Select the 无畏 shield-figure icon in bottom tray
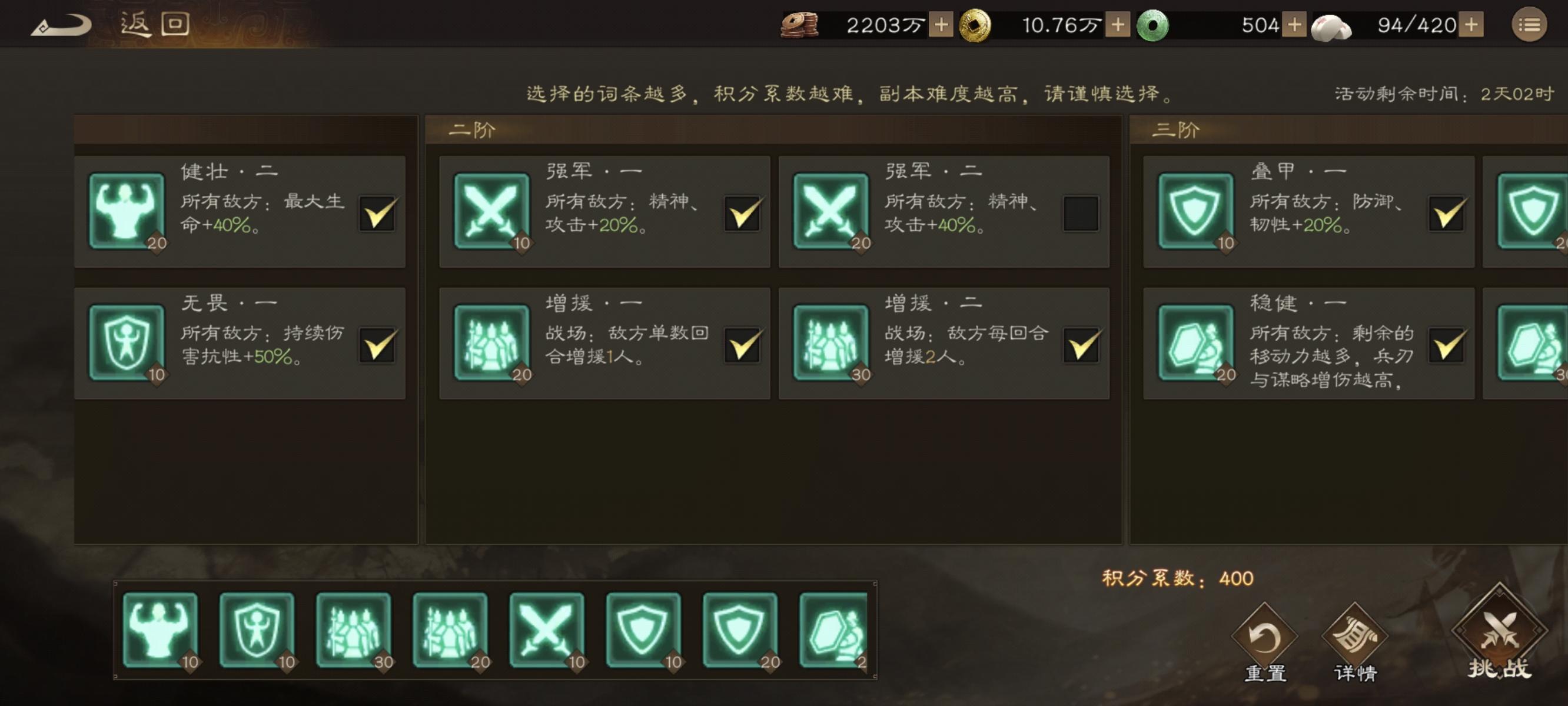 pyautogui.click(x=255, y=631)
